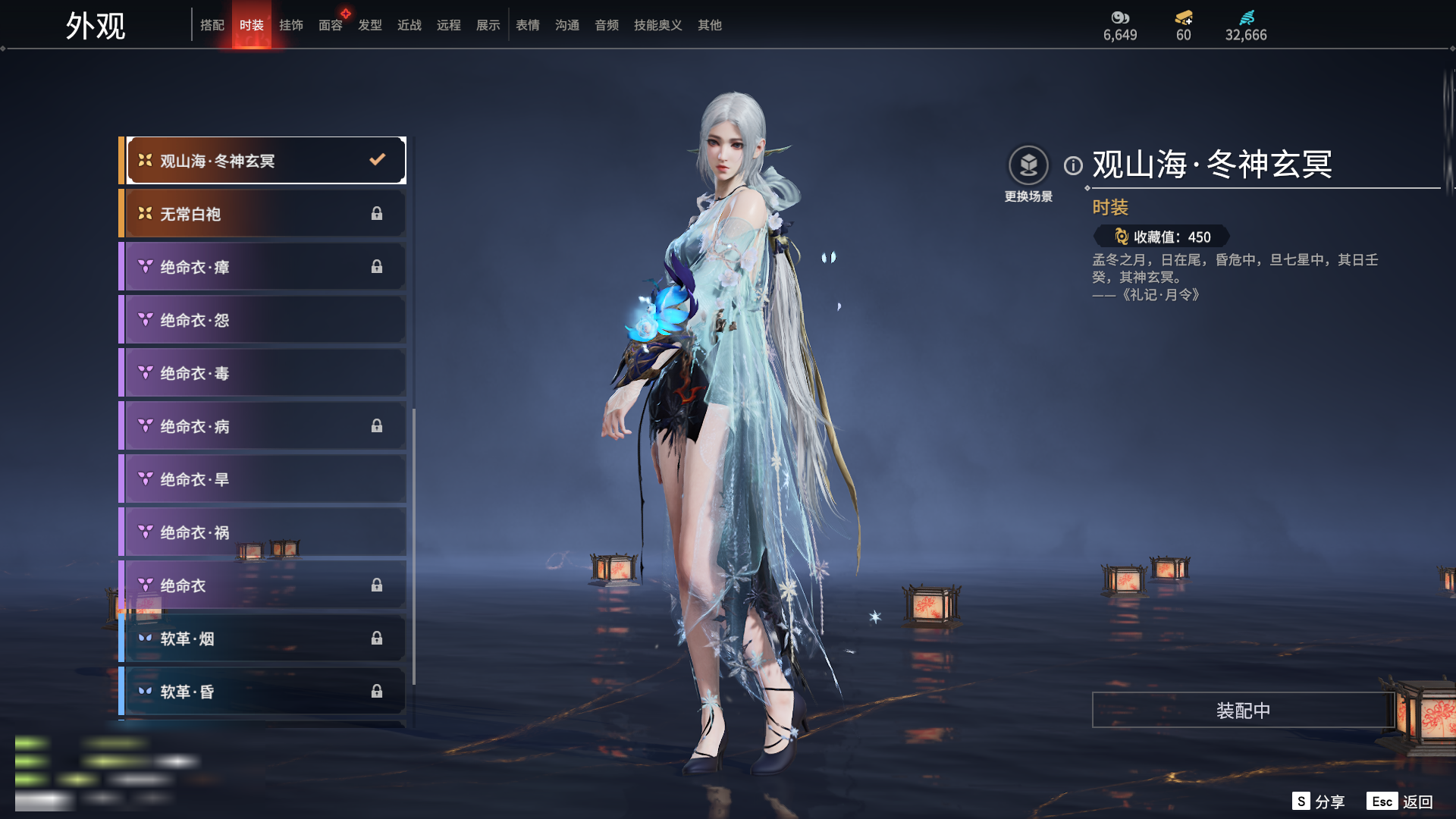Open the 近战 melee tab

pos(409,25)
